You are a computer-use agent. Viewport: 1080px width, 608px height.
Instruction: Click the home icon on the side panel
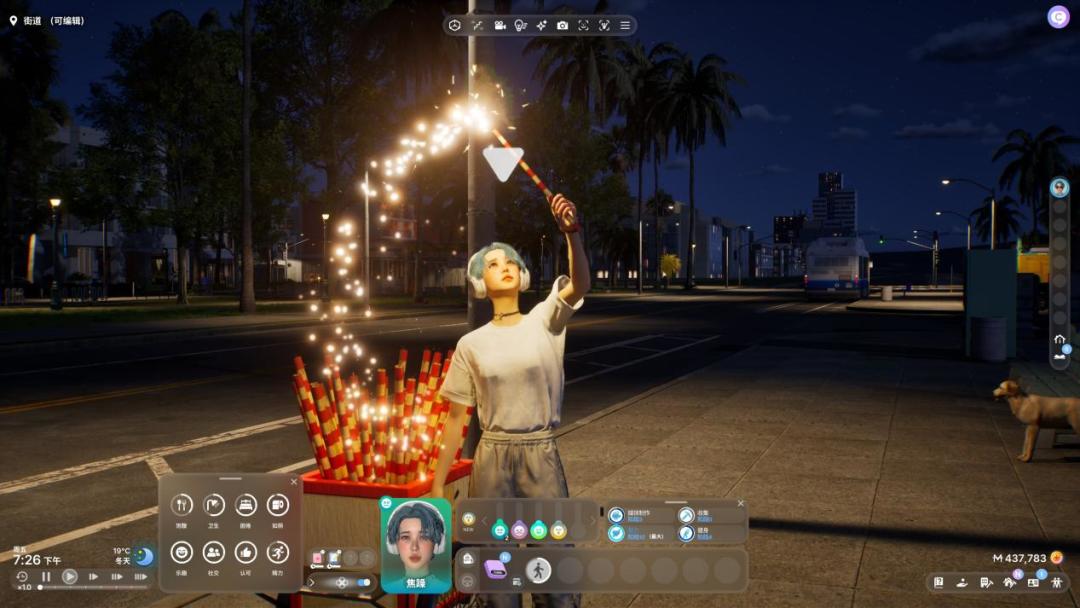(1059, 340)
